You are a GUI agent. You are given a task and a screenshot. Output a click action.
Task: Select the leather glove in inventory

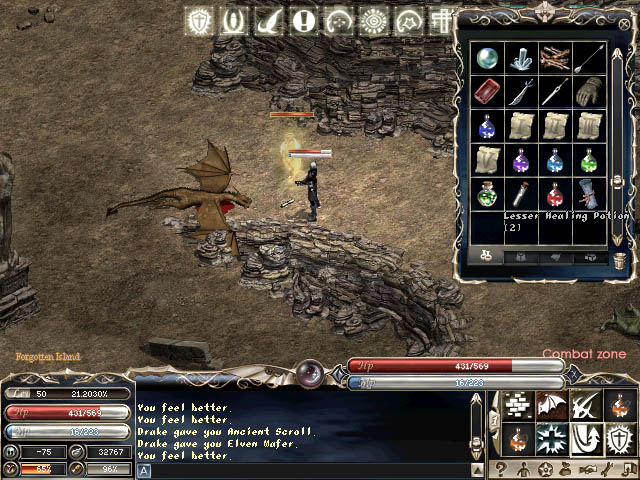(589, 92)
